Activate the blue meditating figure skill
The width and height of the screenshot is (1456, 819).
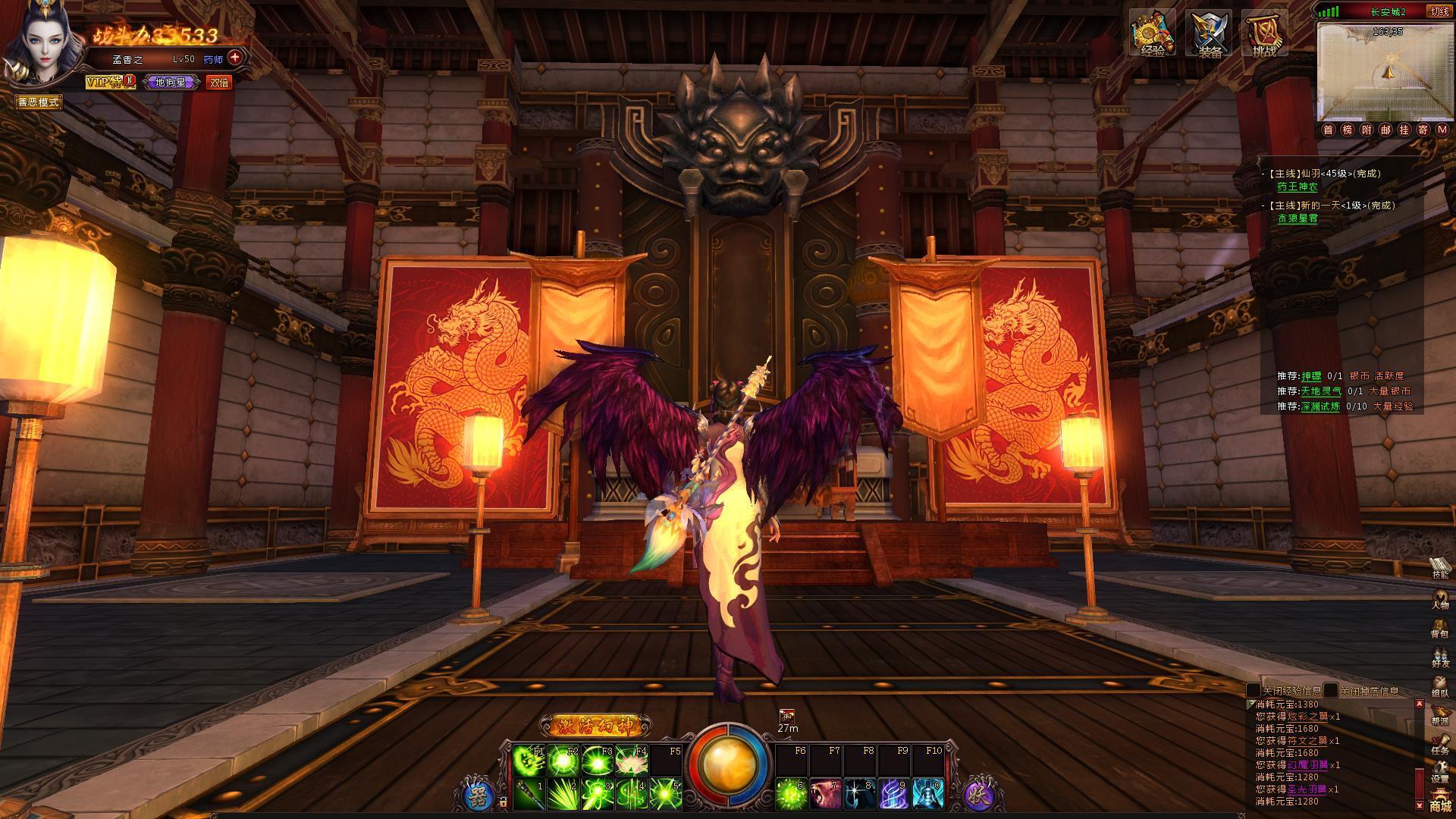point(927,794)
